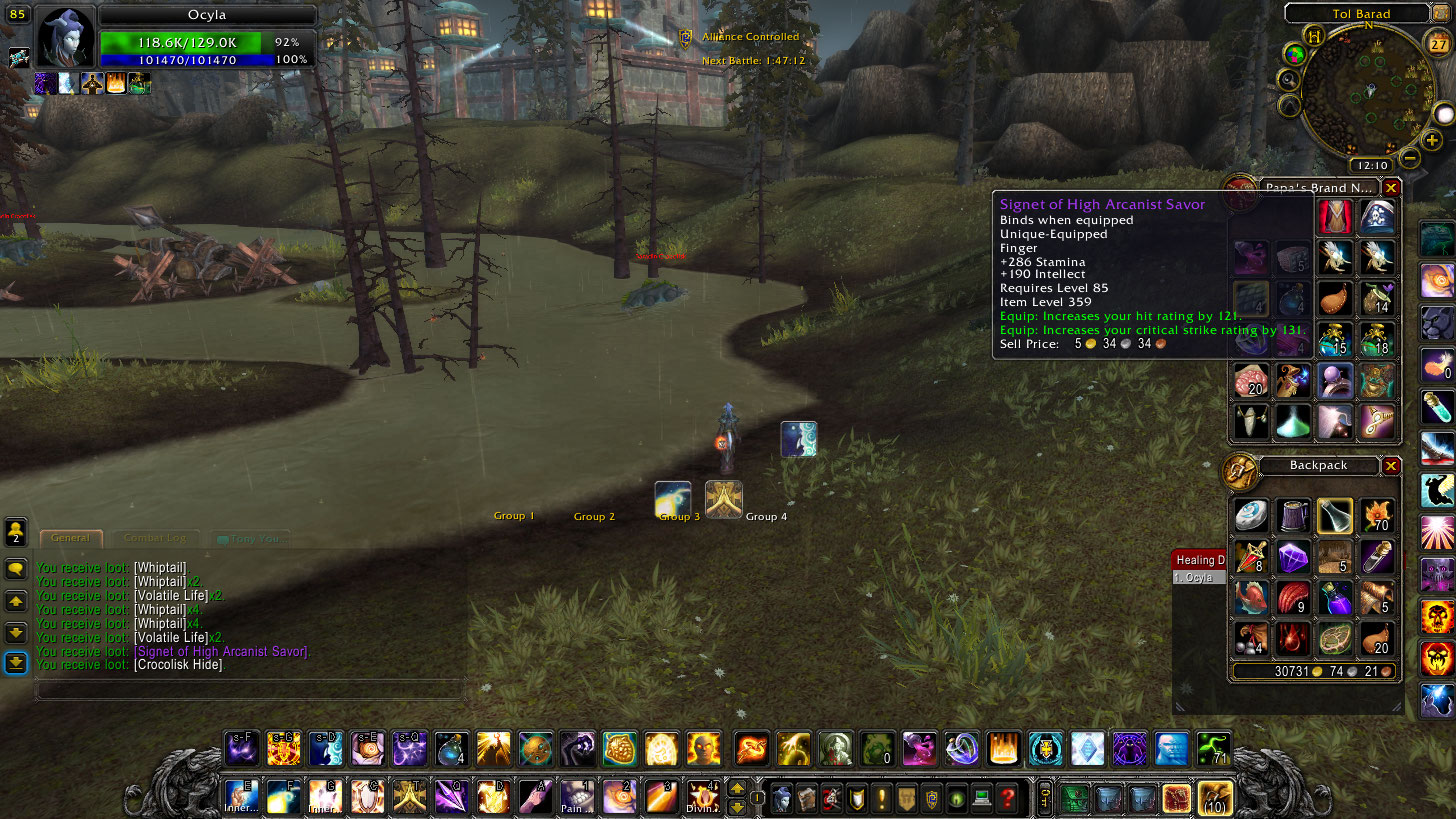Zoom in on the minimap

[1432, 140]
